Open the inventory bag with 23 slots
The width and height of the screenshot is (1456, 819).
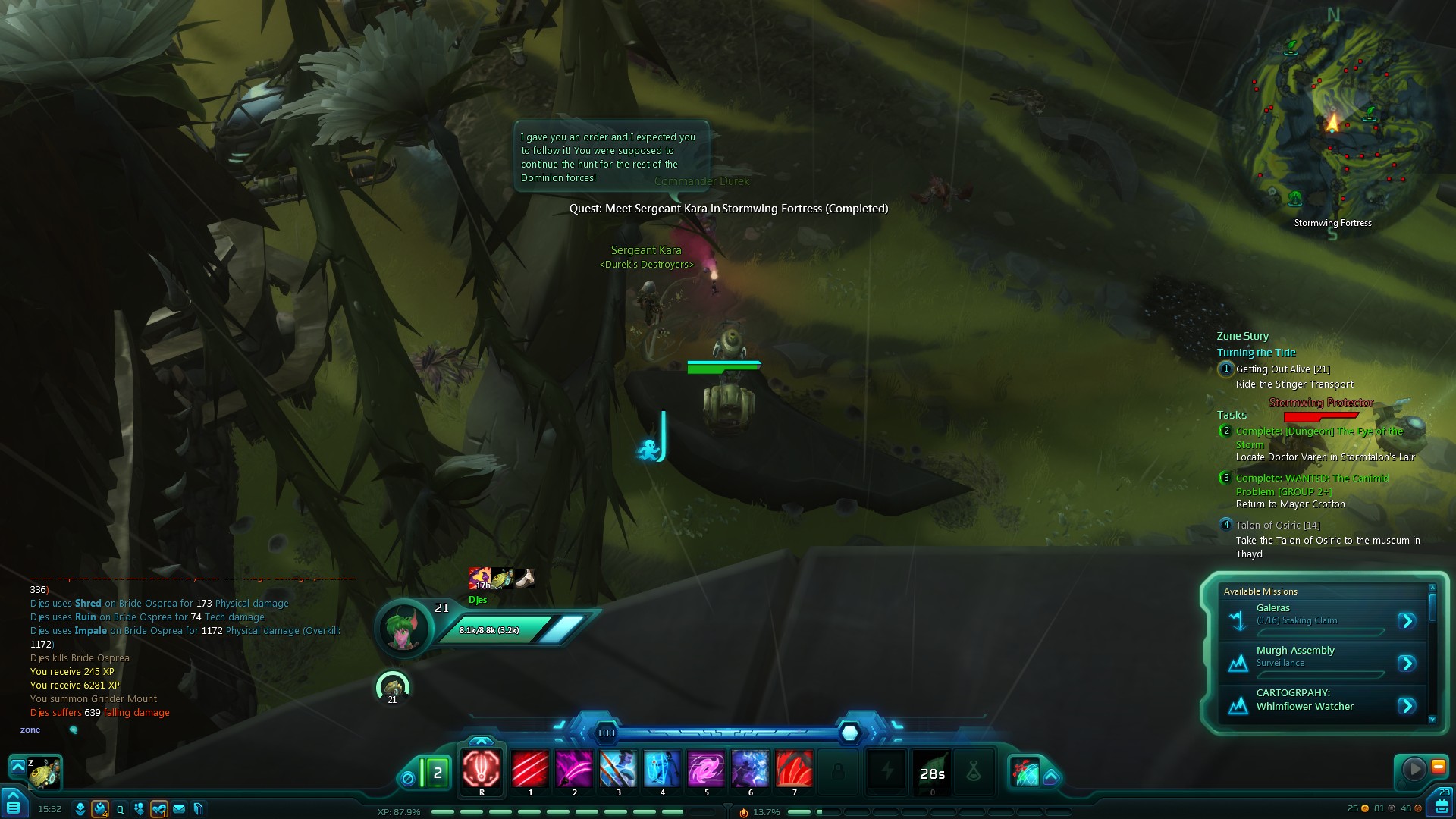tap(1442, 805)
